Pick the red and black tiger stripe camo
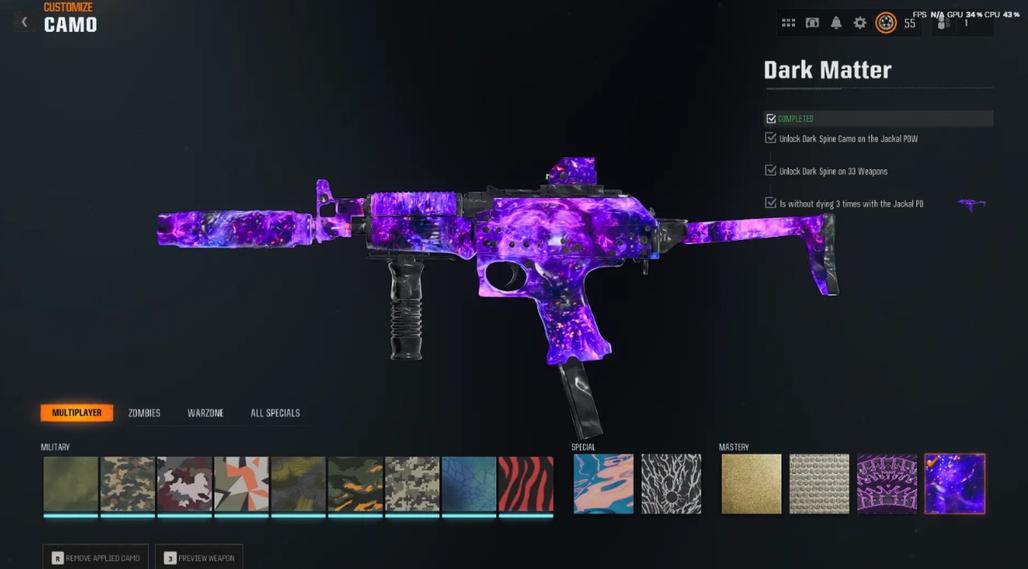Viewport: 1028px width, 569px height. tap(526, 485)
